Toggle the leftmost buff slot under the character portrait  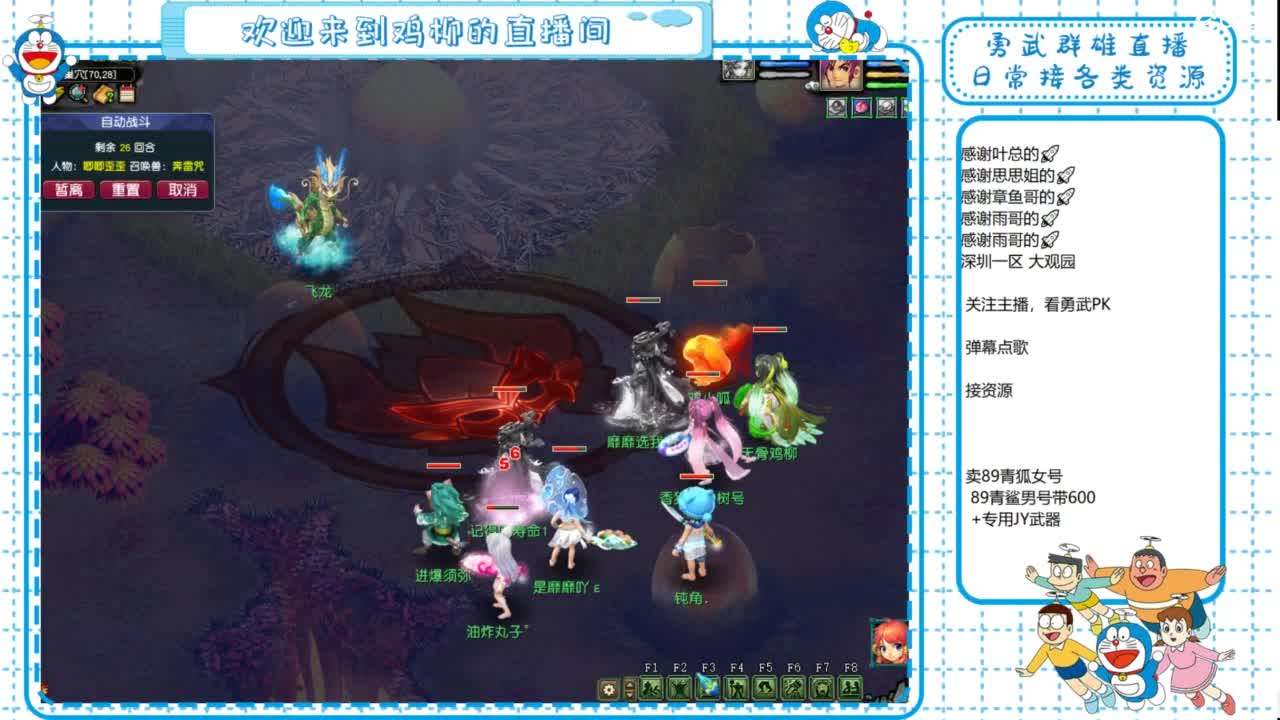click(x=836, y=107)
